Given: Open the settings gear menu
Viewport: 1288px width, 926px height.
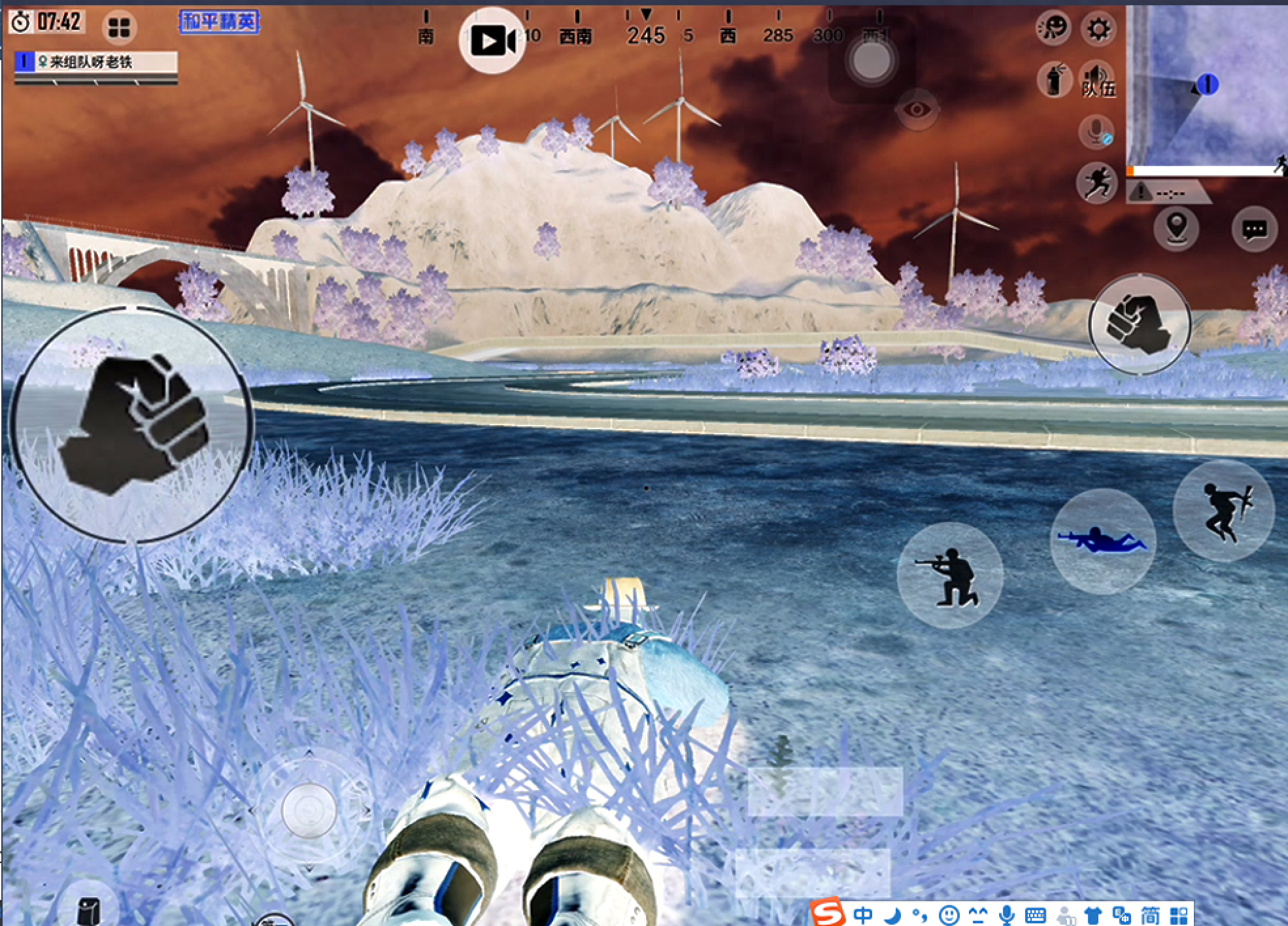Looking at the screenshot, I should pyautogui.click(x=1098, y=28).
